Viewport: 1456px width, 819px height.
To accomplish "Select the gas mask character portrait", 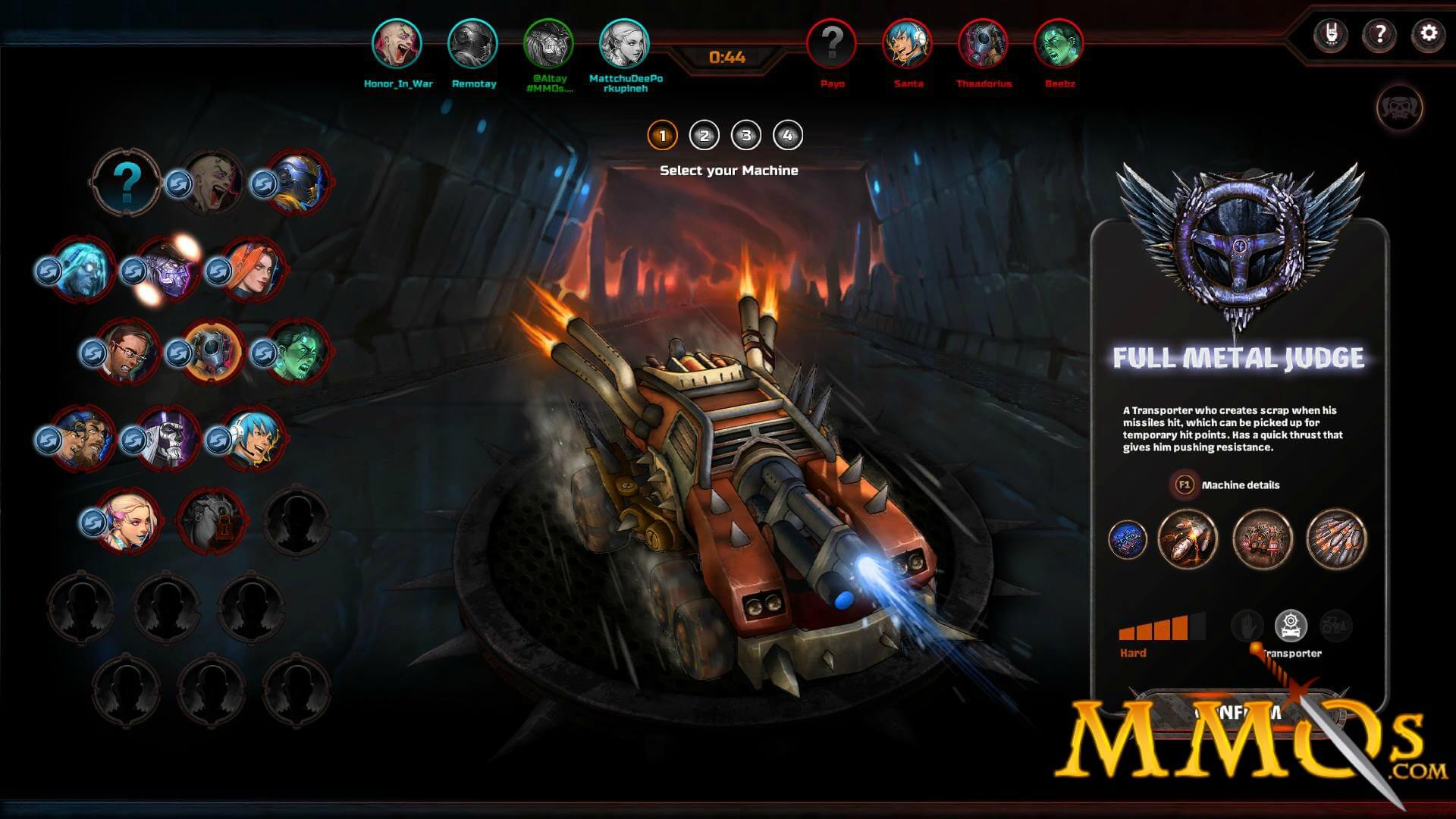I will click(210, 353).
